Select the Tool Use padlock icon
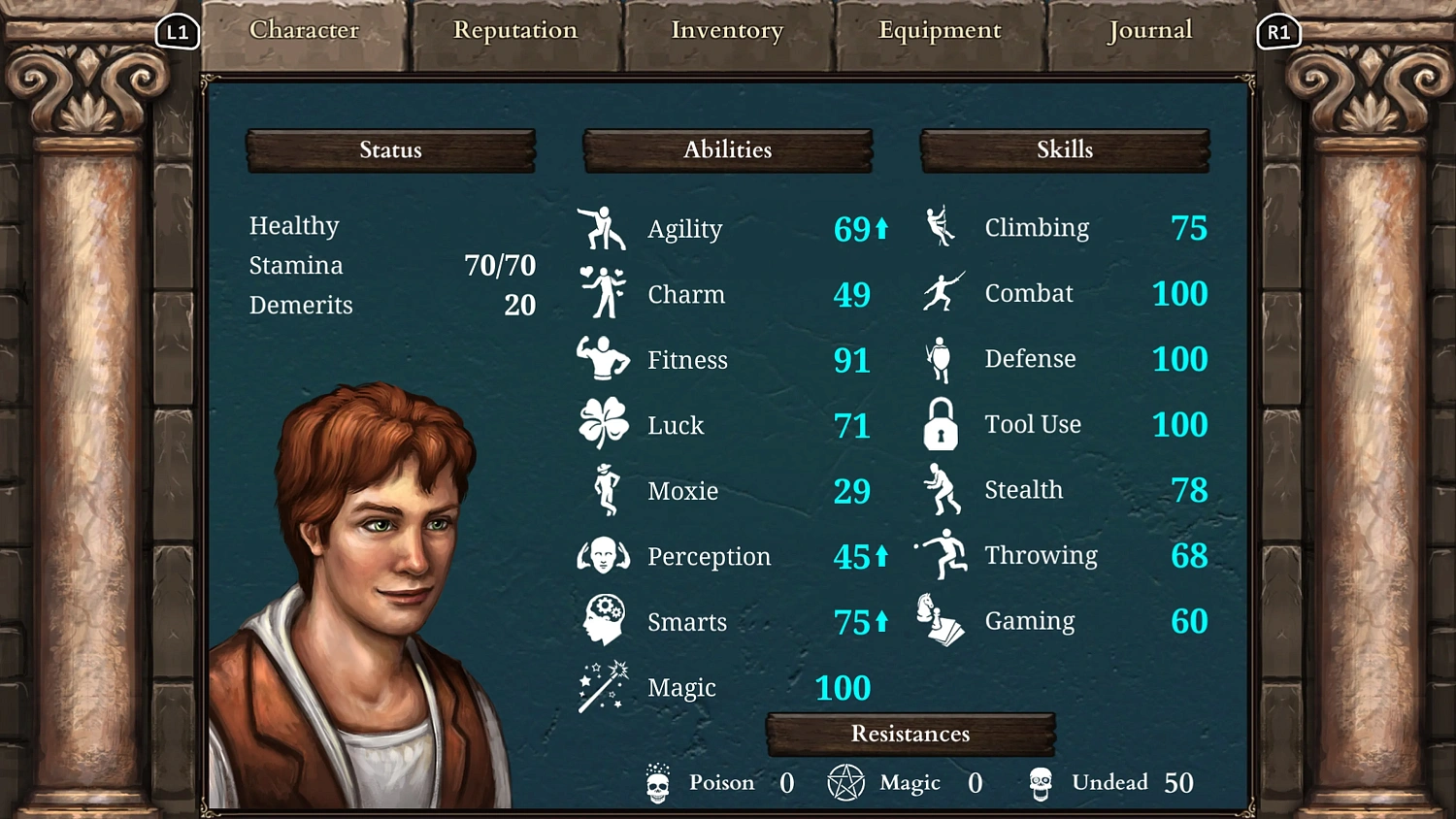 tap(939, 422)
